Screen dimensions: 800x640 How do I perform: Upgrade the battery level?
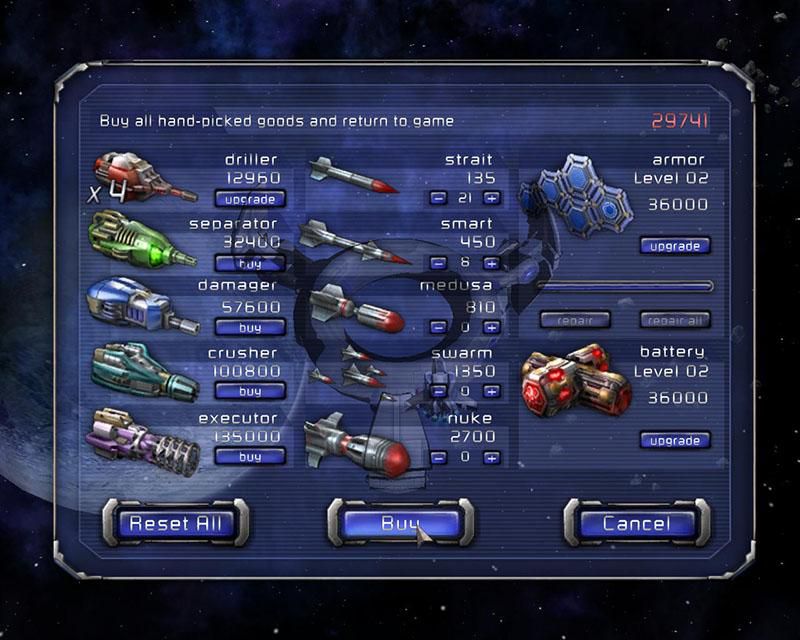click(675, 440)
